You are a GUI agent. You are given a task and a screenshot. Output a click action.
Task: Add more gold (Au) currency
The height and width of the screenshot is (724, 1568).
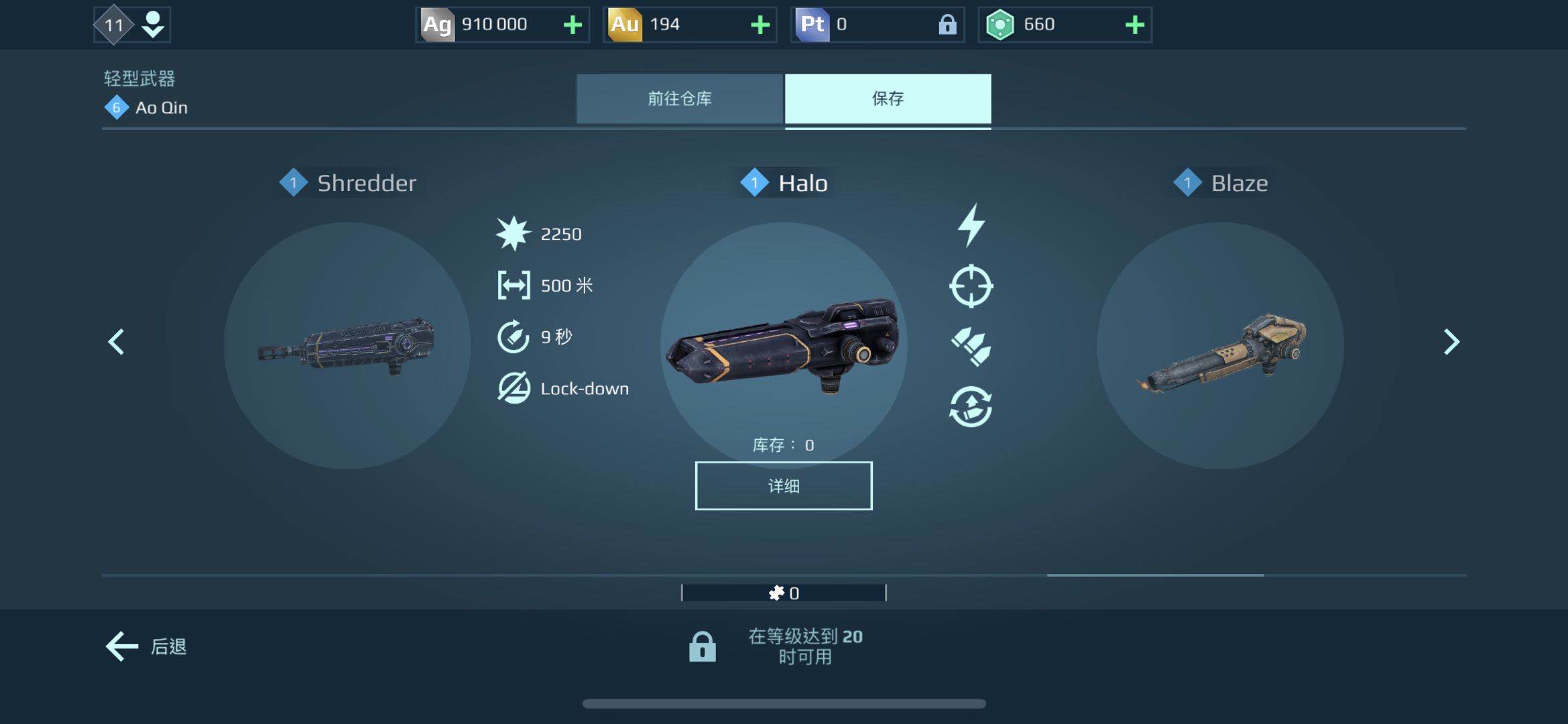coord(760,25)
